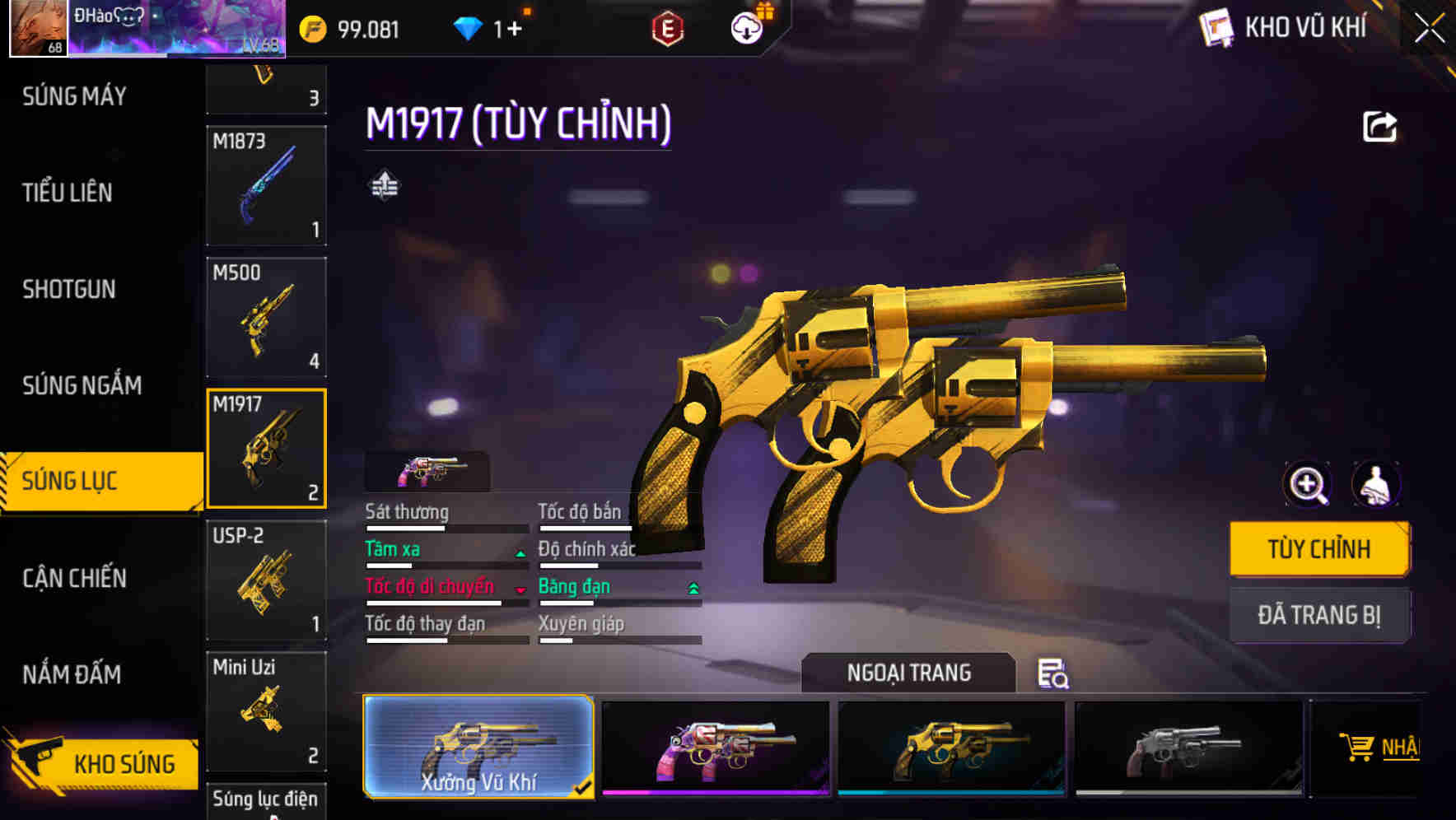Click the red E event badge icon

[x=669, y=28]
